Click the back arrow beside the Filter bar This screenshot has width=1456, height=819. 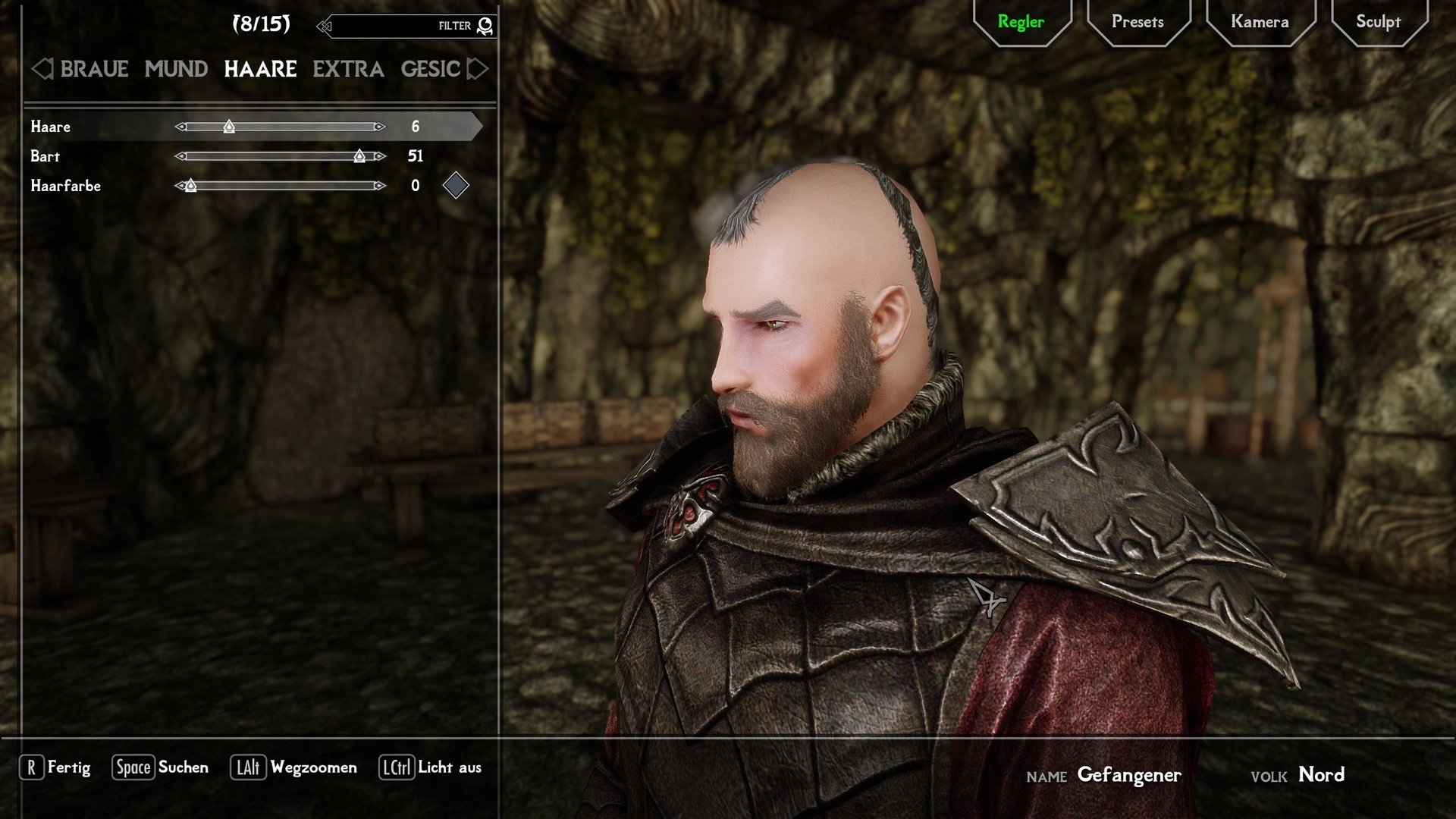tap(325, 25)
